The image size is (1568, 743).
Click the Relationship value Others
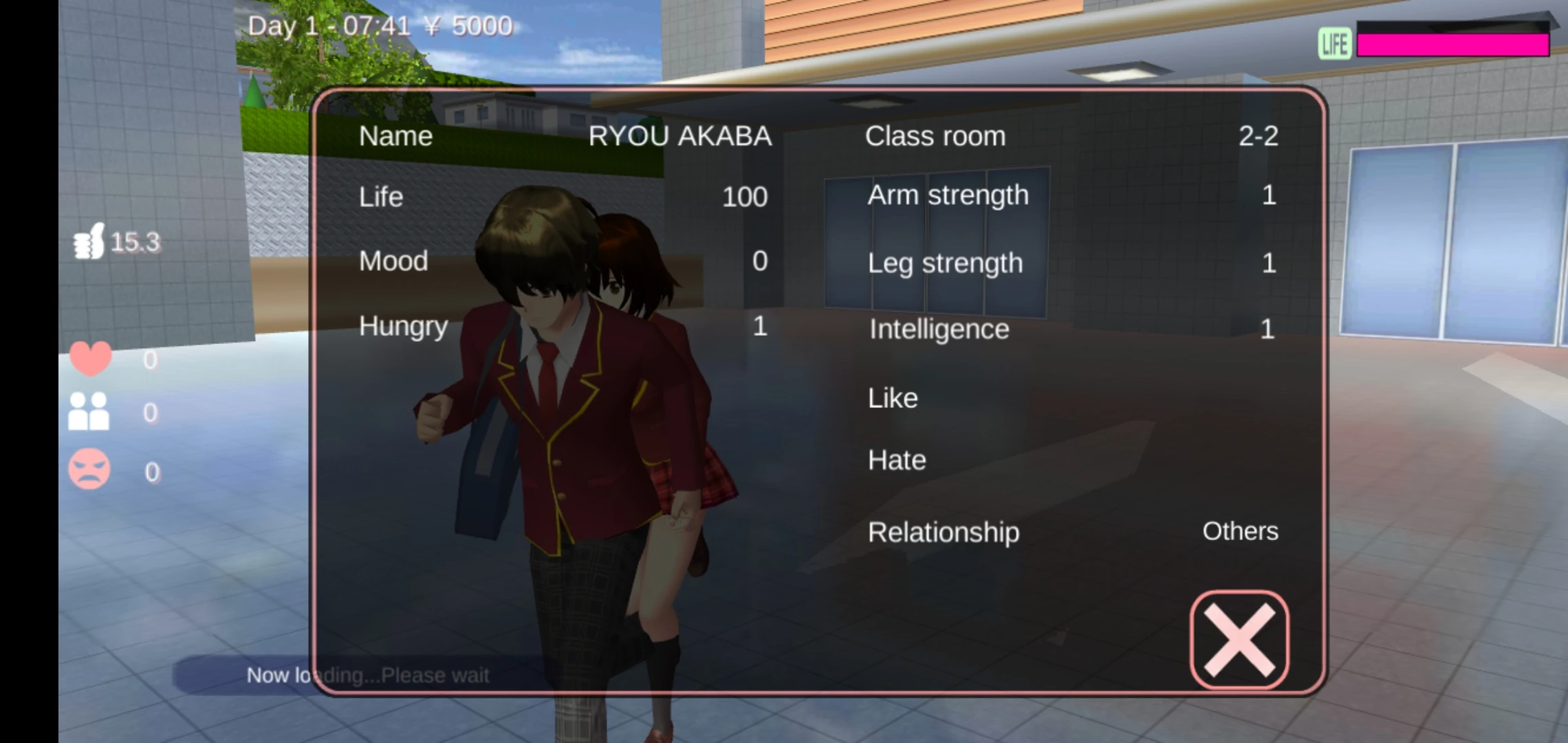tap(1239, 531)
